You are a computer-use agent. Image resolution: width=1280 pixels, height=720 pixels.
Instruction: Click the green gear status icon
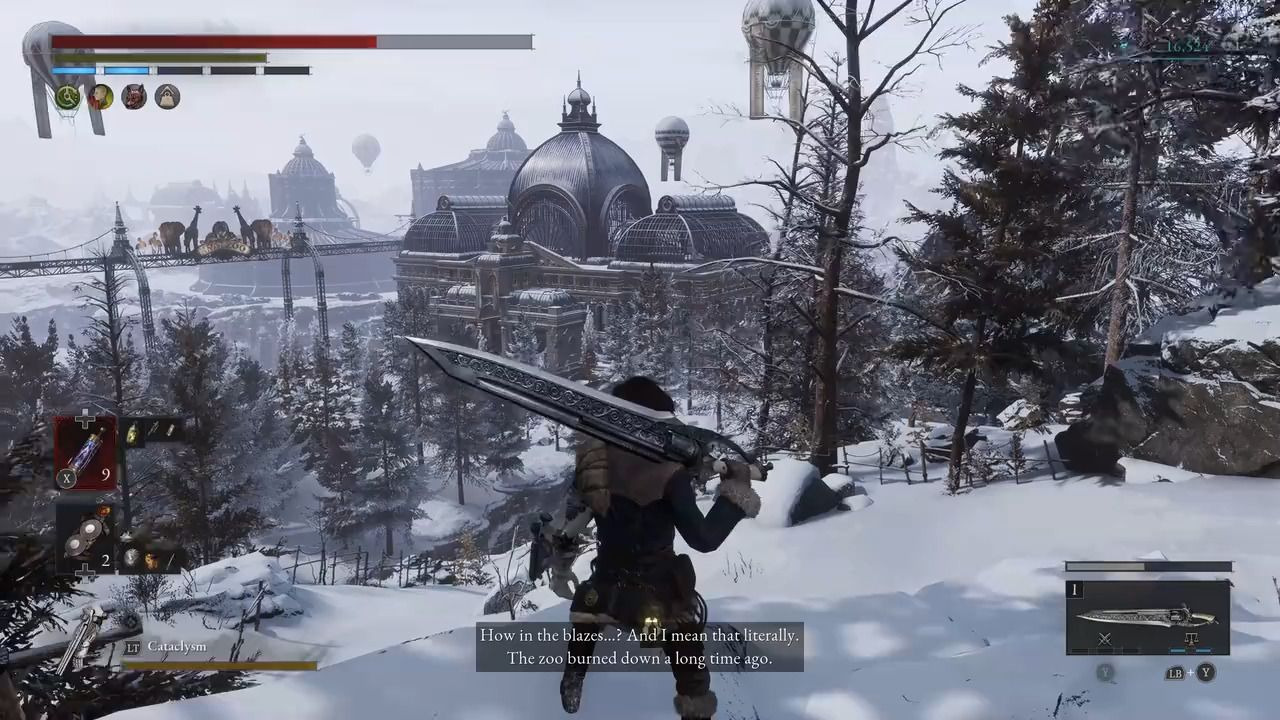(x=68, y=97)
